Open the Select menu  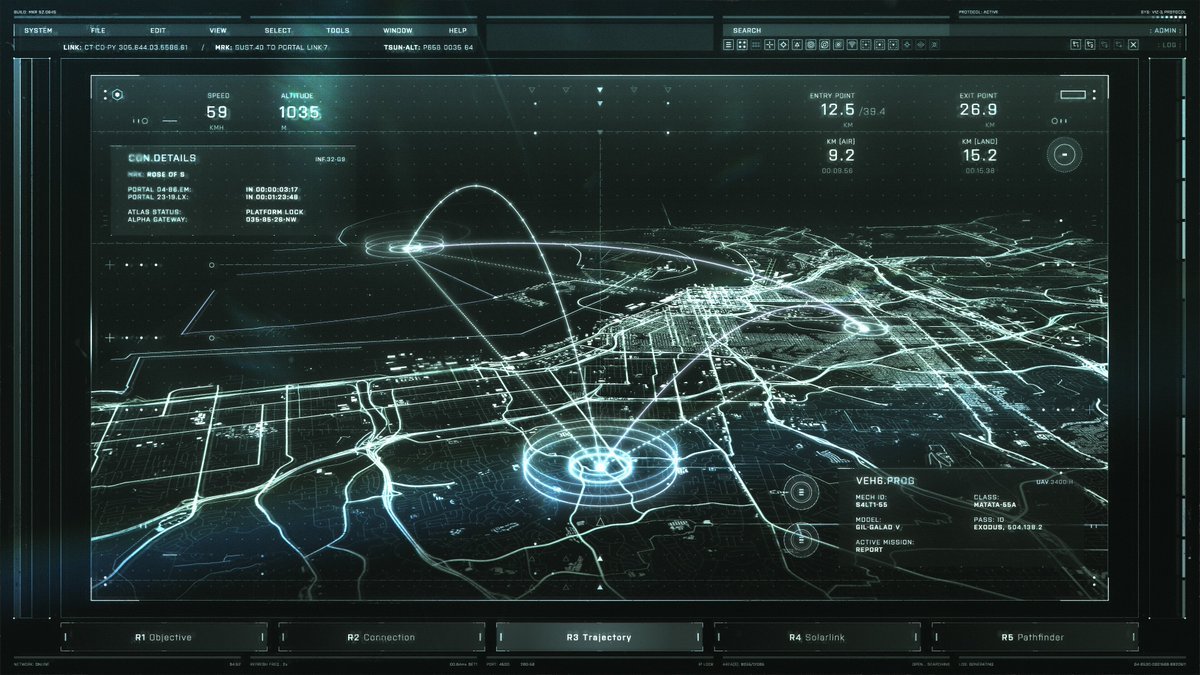278,31
